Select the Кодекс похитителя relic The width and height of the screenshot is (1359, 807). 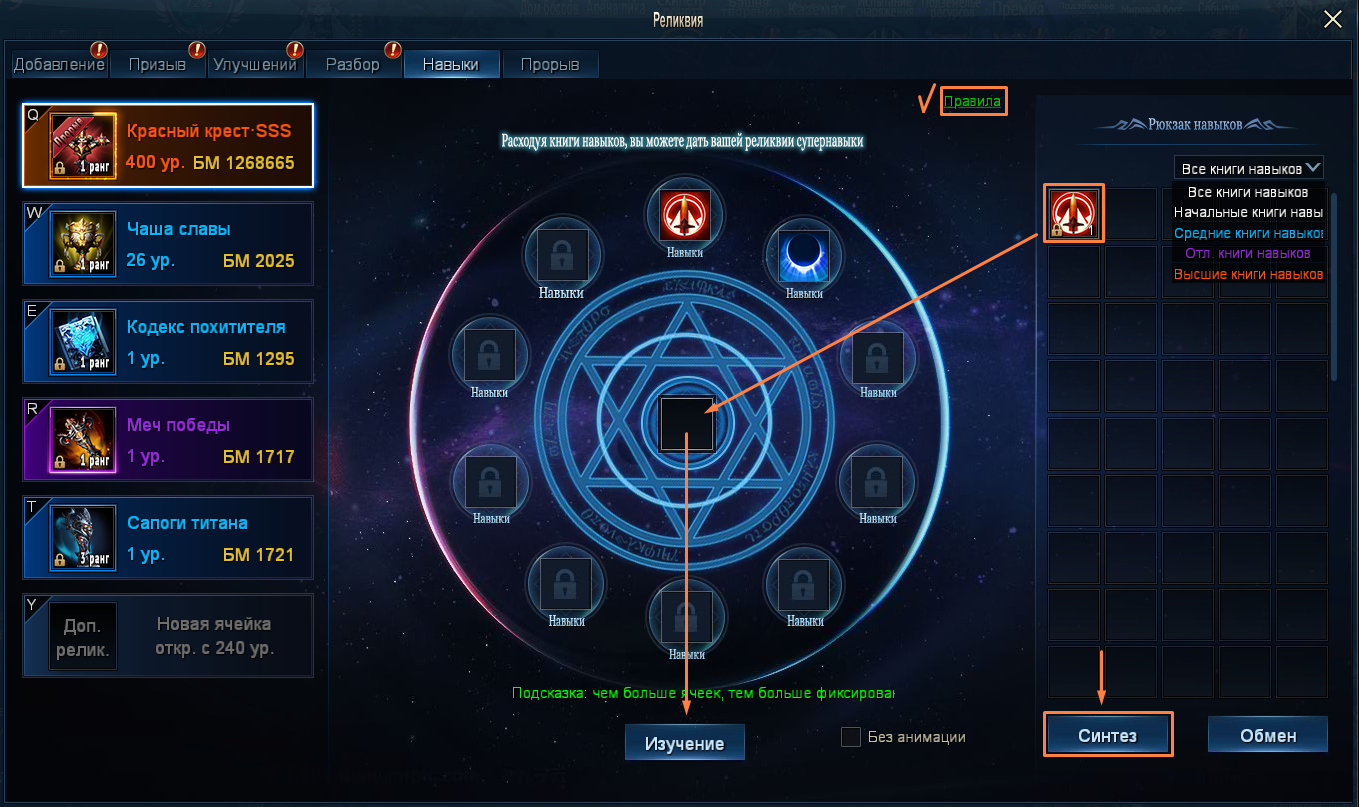coord(168,342)
